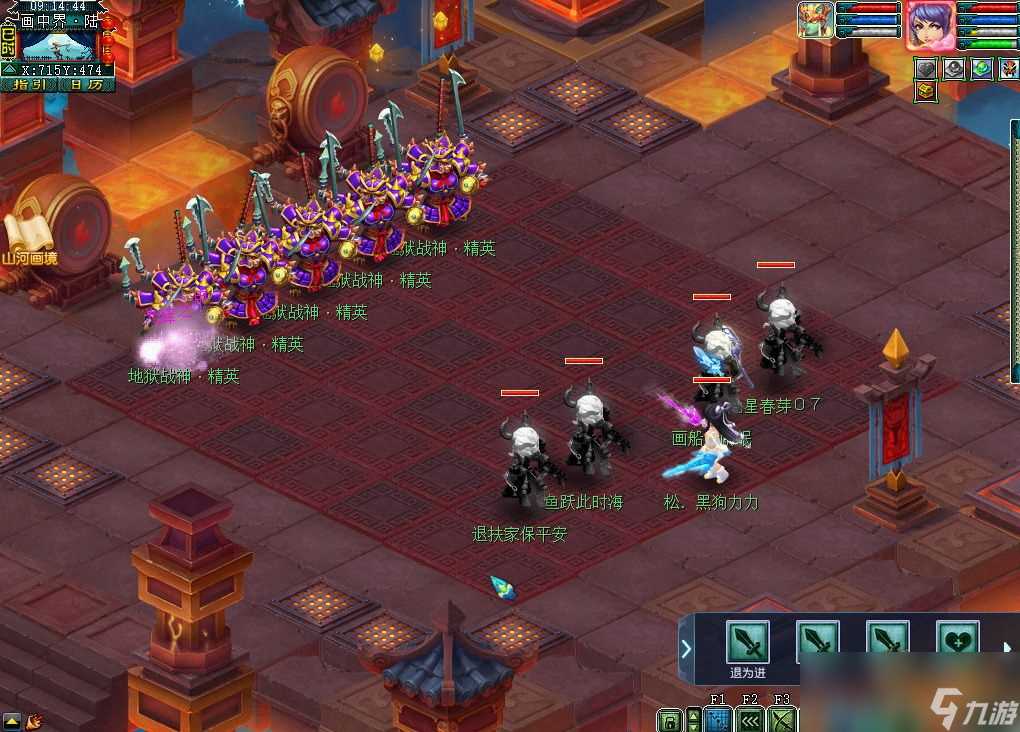Image resolution: width=1020 pixels, height=732 pixels.
Task: Click the F2 triple-chevron shortcut icon
Action: (749, 720)
